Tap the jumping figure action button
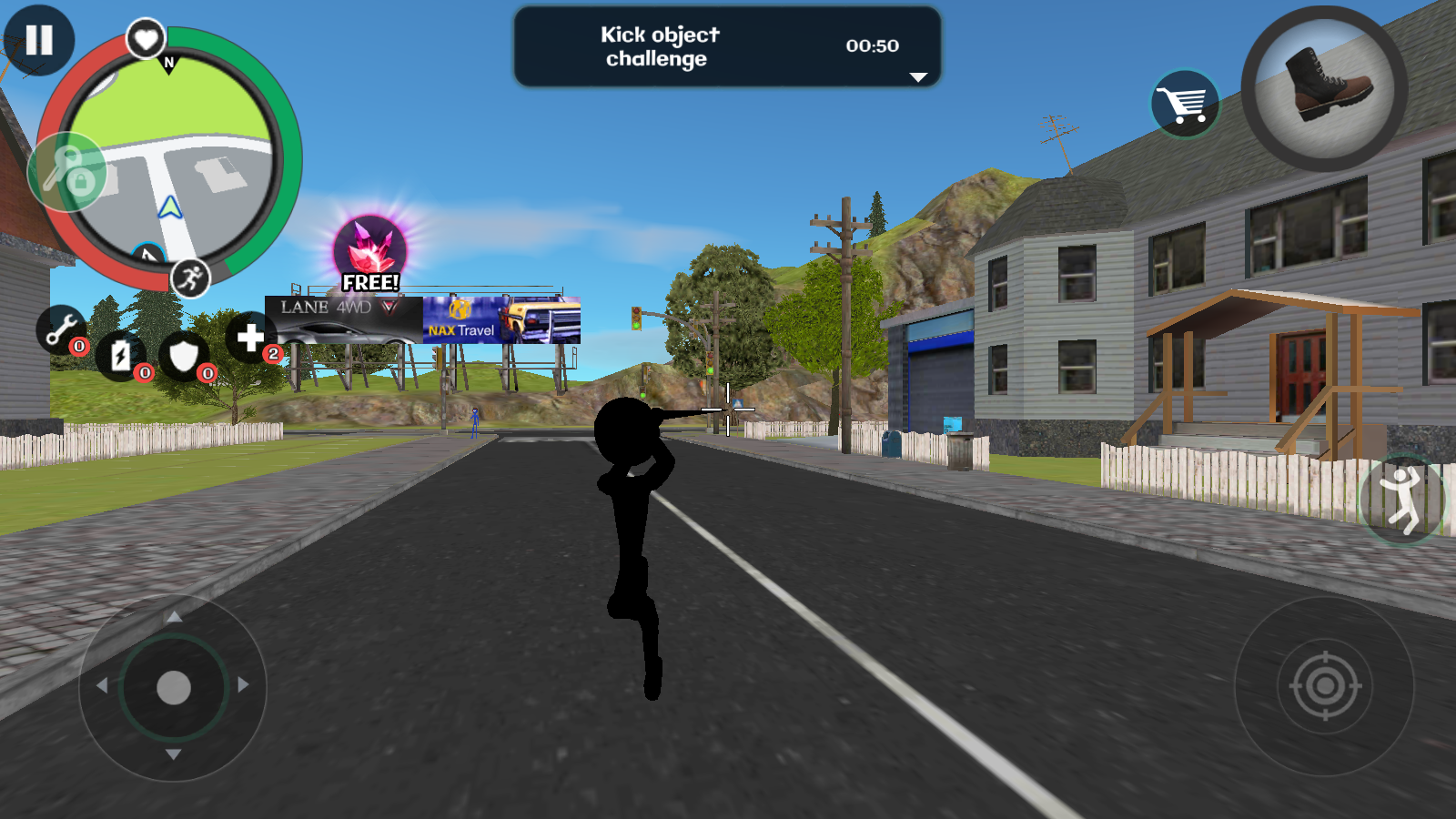 pos(1402,499)
